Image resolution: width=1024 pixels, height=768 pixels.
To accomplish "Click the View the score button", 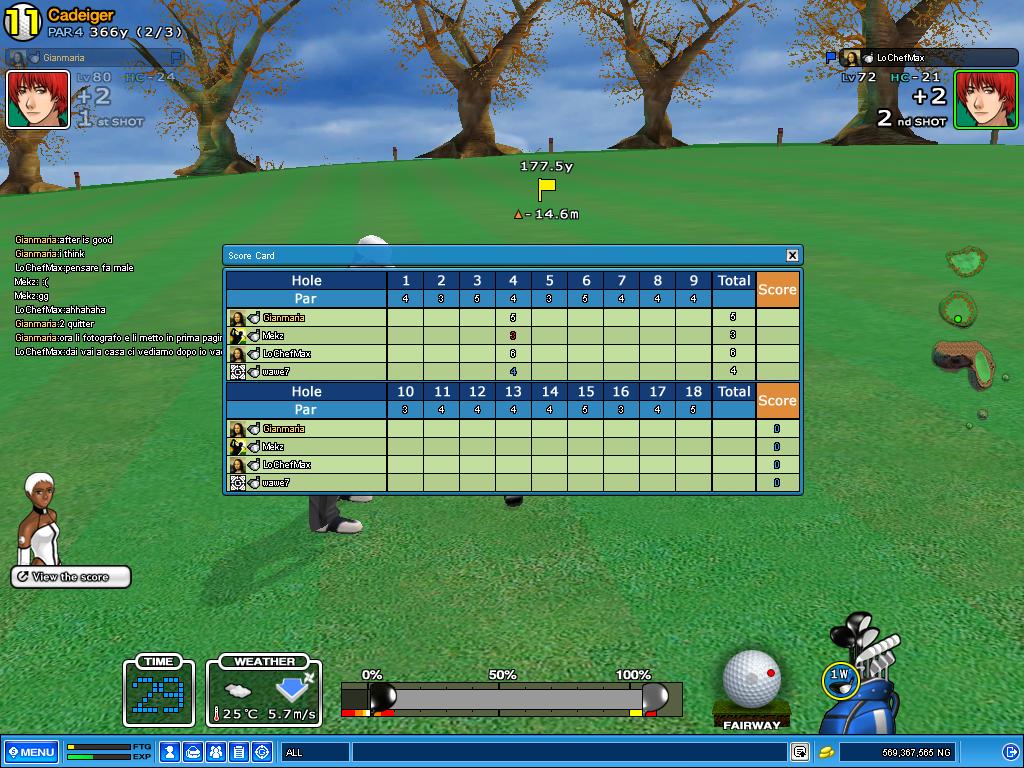I will point(71,577).
